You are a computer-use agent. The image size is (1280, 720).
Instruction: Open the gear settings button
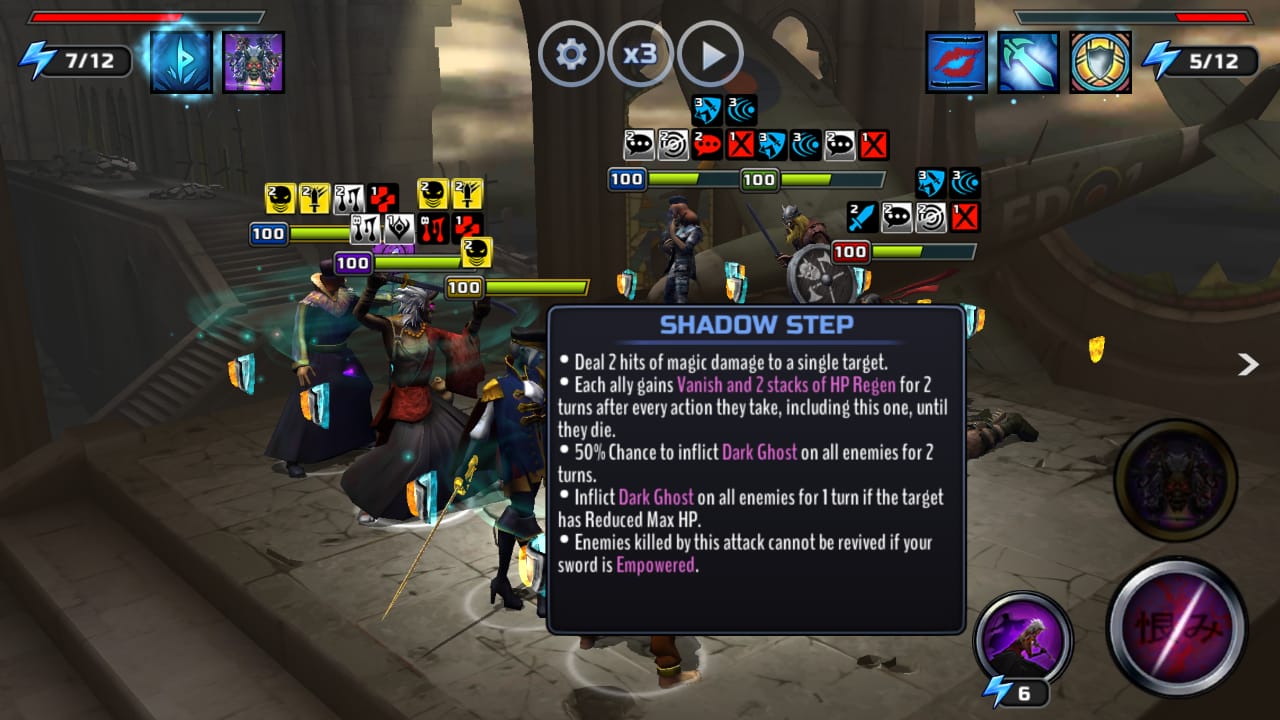pos(571,54)
